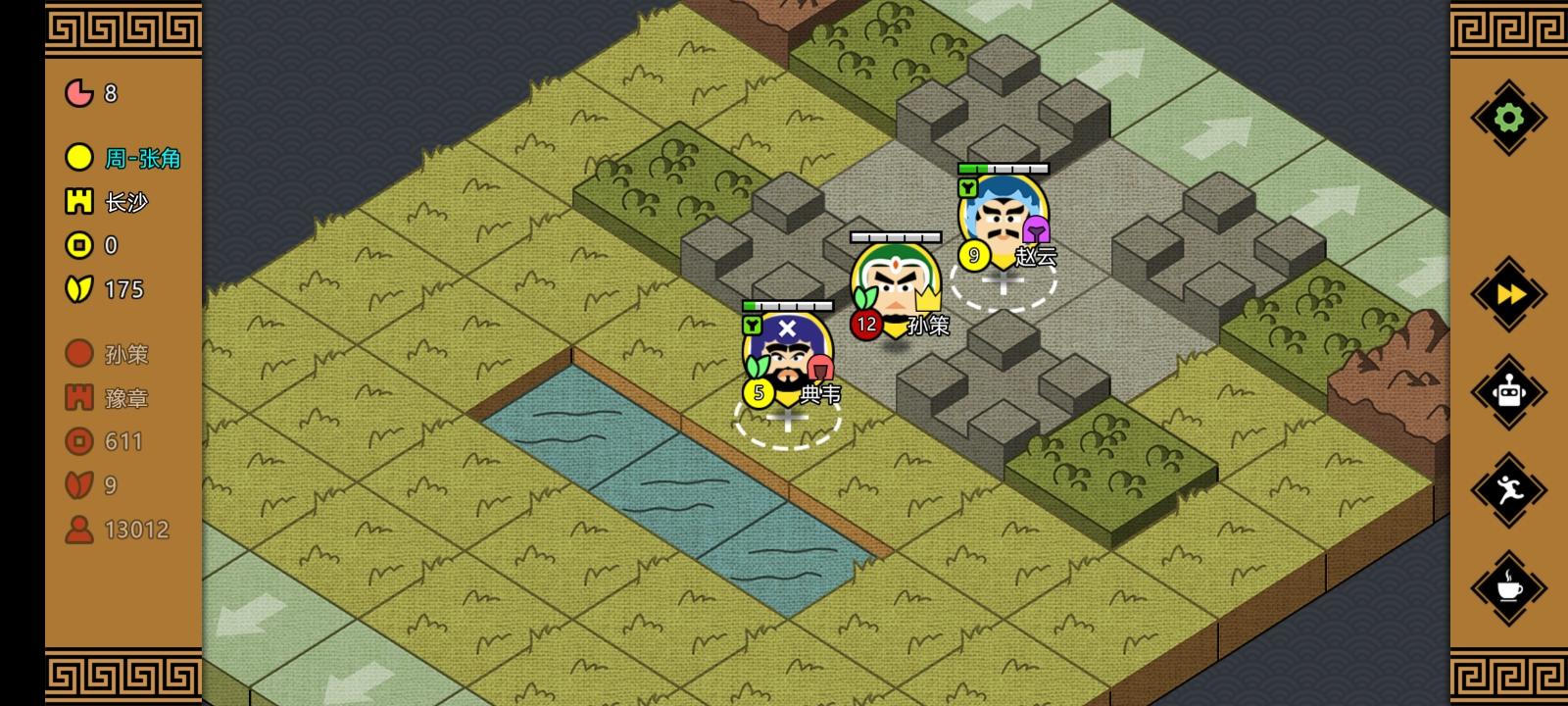Image resolution: width=1568 pixels, height=706 pixels.
Task: Activate the robot auto-play icon
Action: click(x=1509, y=391)
